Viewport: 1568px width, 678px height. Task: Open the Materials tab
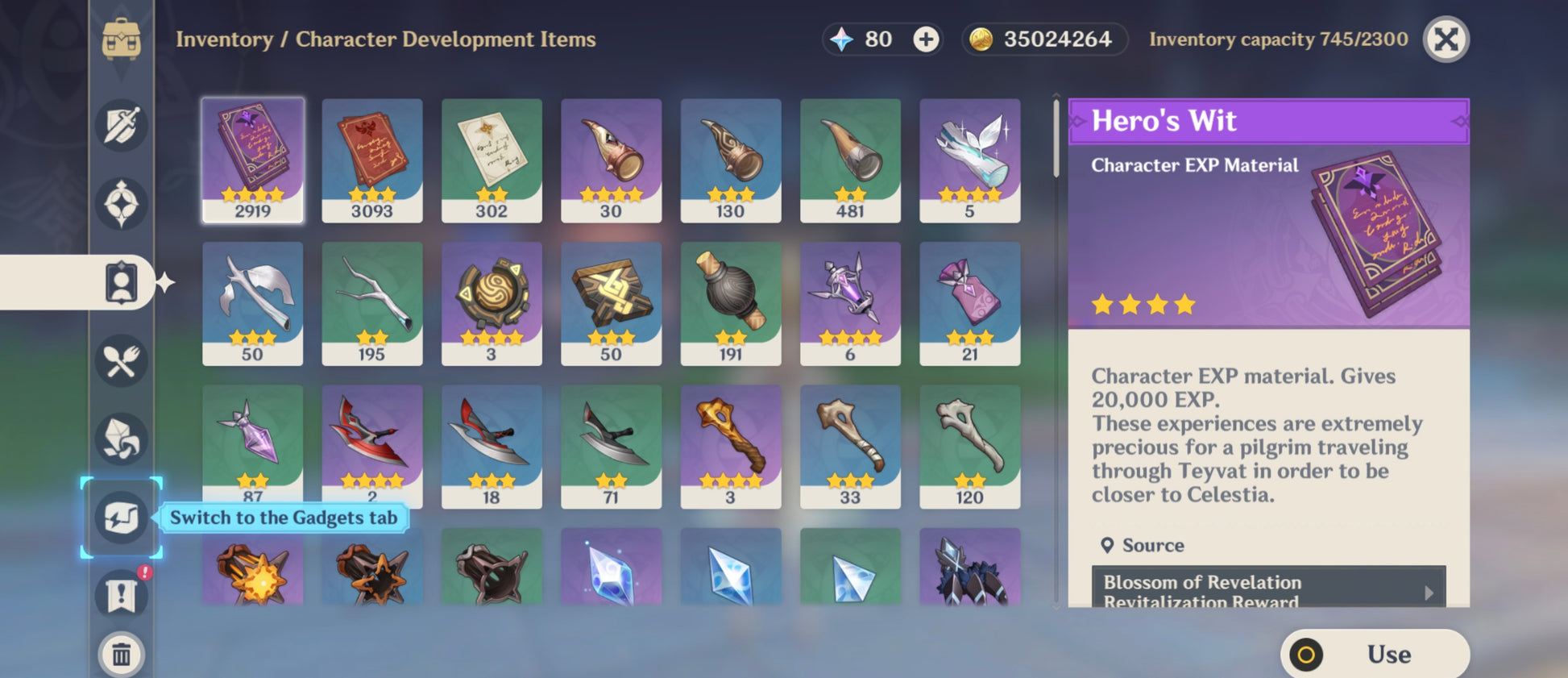(x=122, y=439)
